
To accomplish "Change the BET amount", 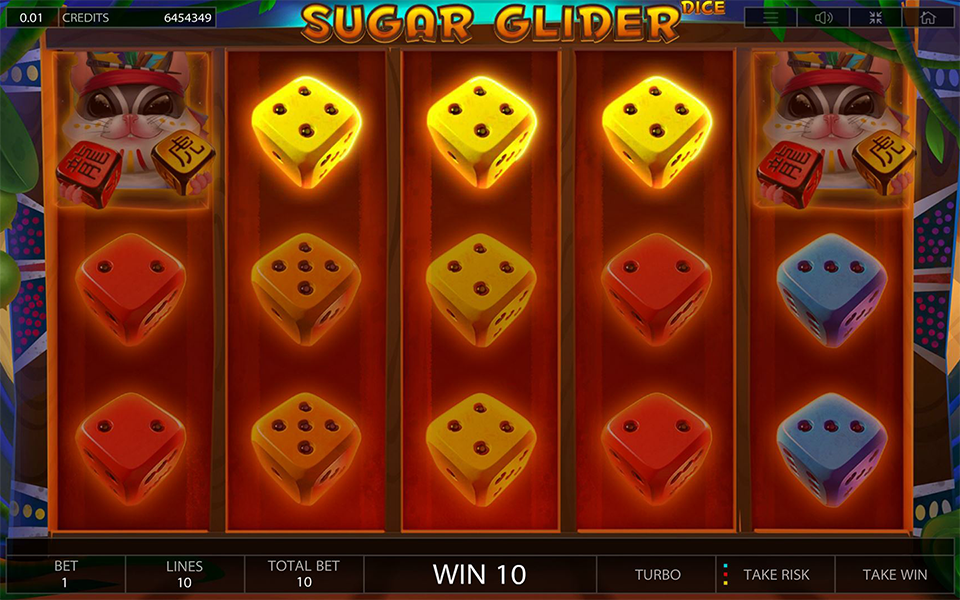I will [66, 574].
